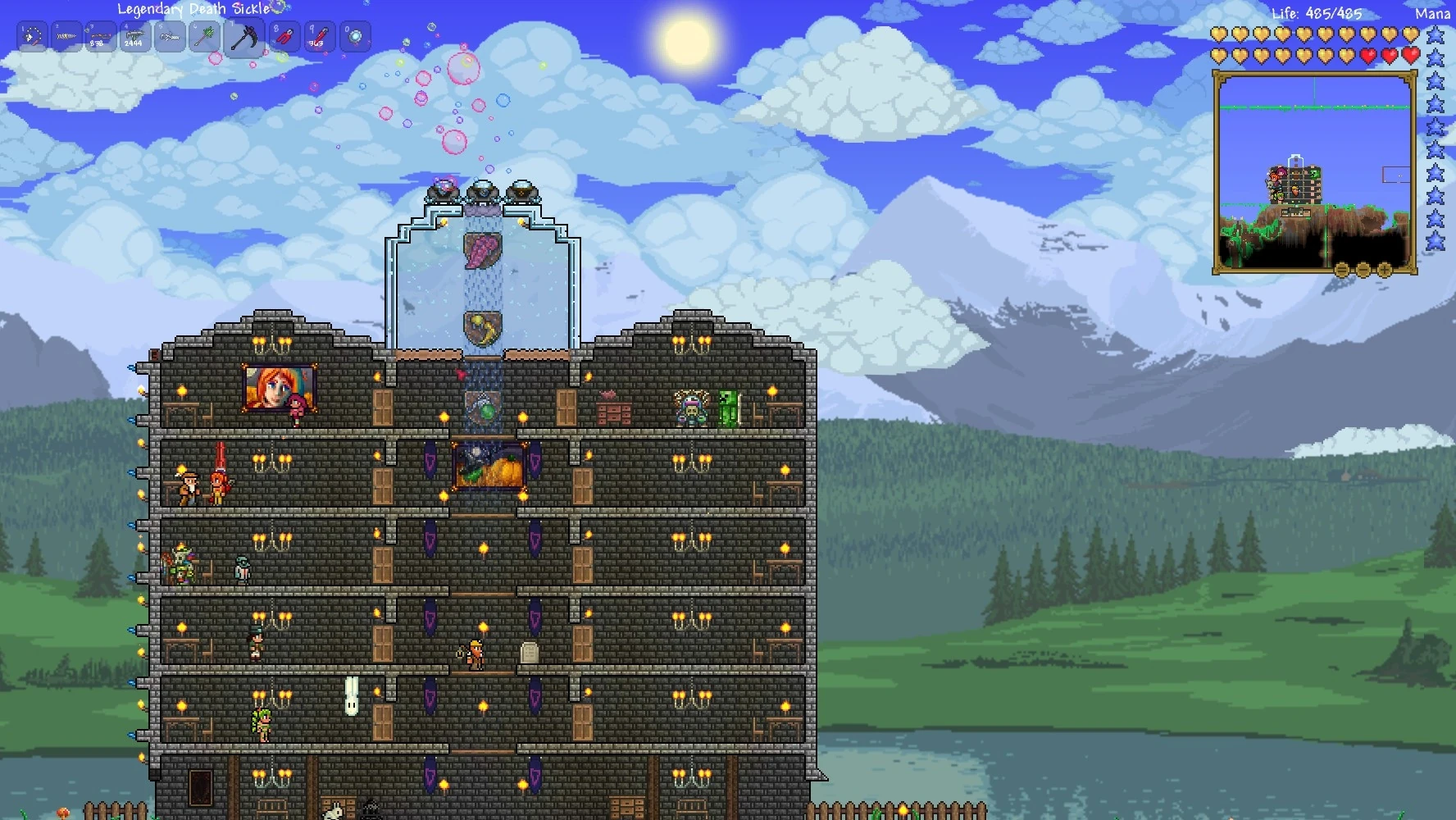Zoom out the minimap with the minus button
The image size is (1456, 820).
(x=1362, y=269)
